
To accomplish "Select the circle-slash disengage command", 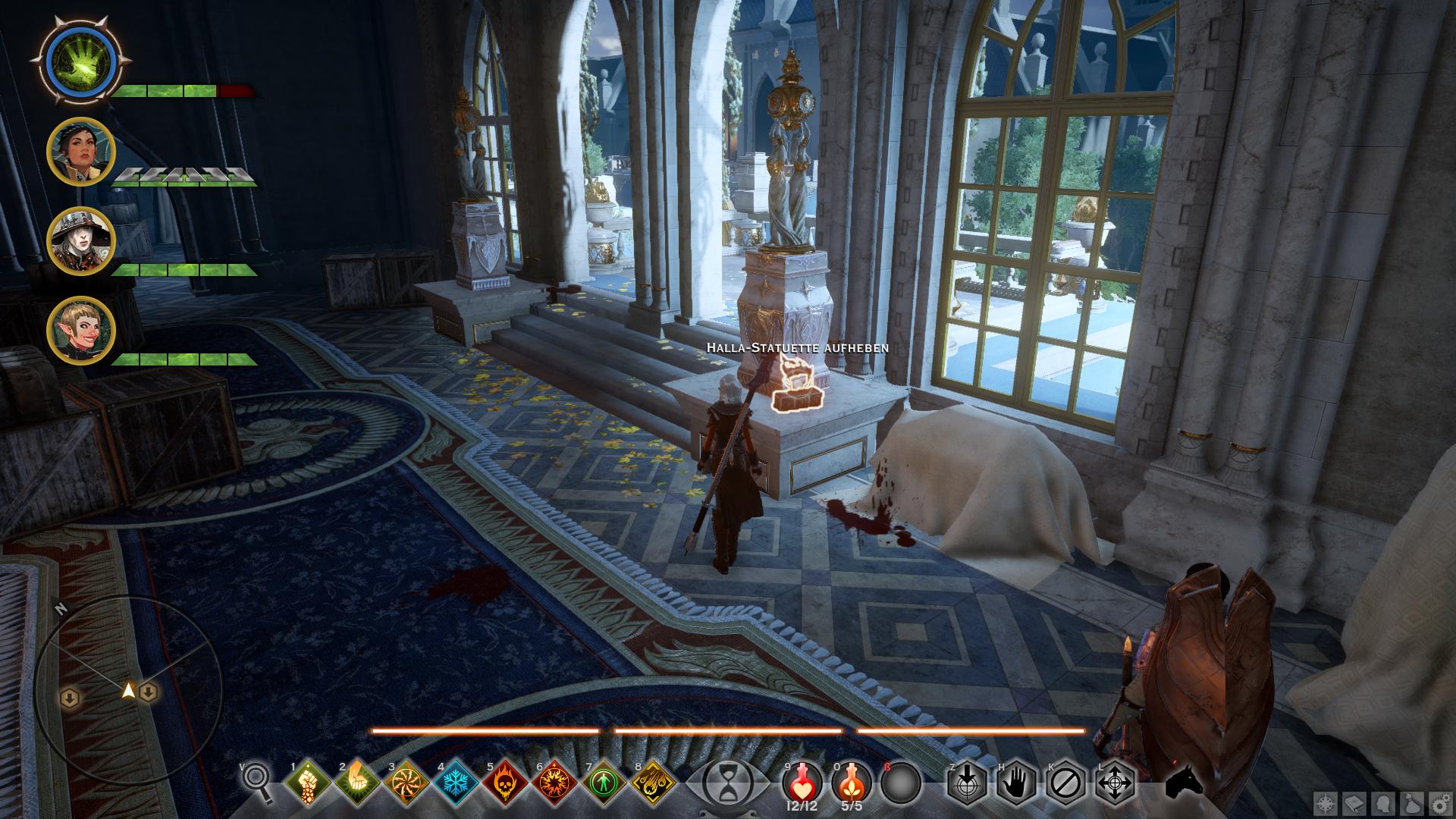I will [1066, 783].
